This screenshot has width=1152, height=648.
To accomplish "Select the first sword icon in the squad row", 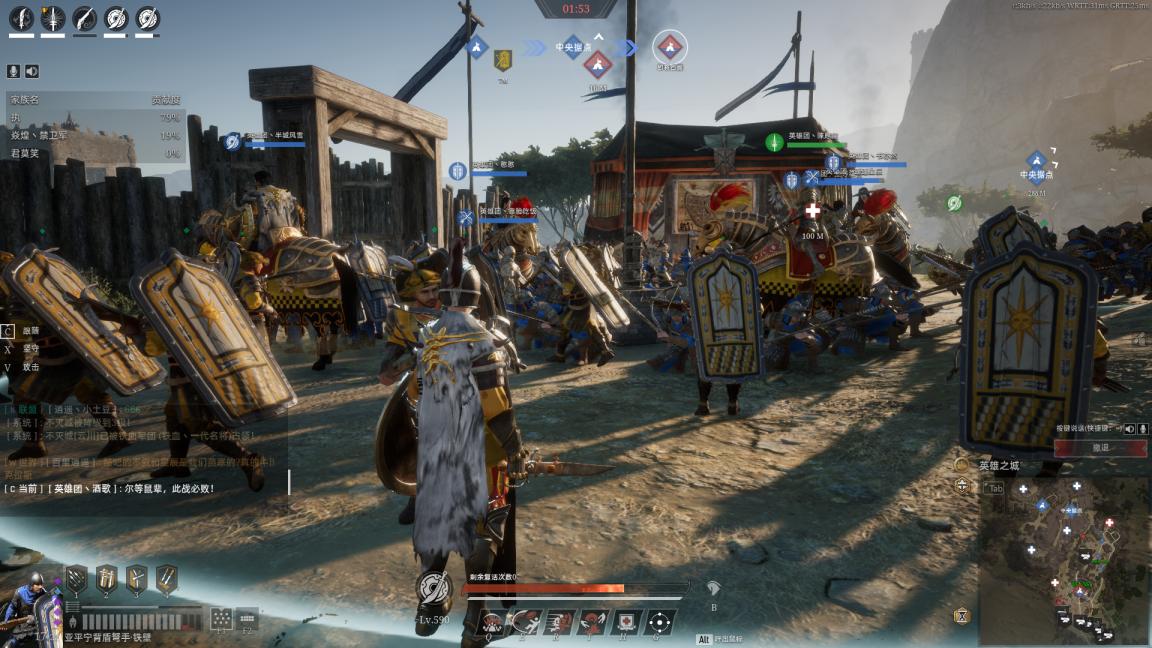I will pyautogui.click(x=21, y=18).
